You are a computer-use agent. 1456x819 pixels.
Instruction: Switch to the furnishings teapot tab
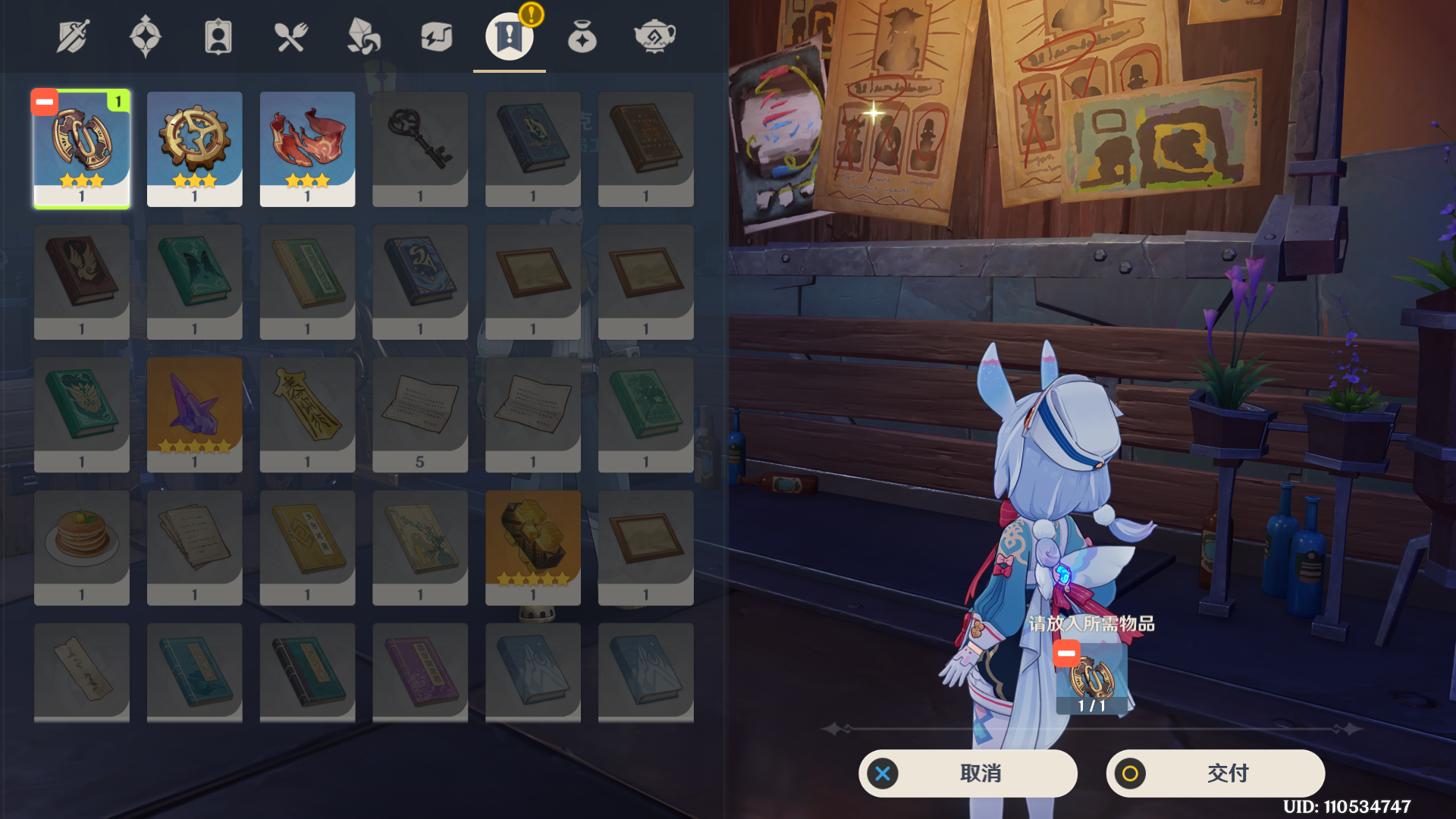point(654,36)
